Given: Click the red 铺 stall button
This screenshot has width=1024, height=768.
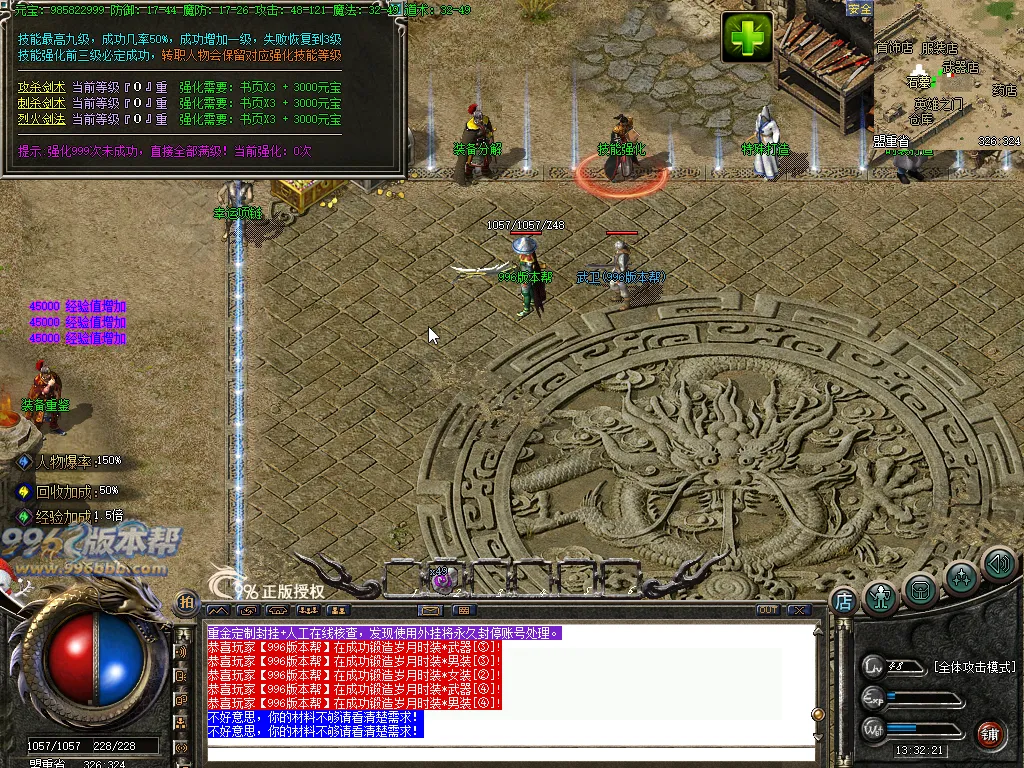Looking at the screenshot, I should 991,733.
